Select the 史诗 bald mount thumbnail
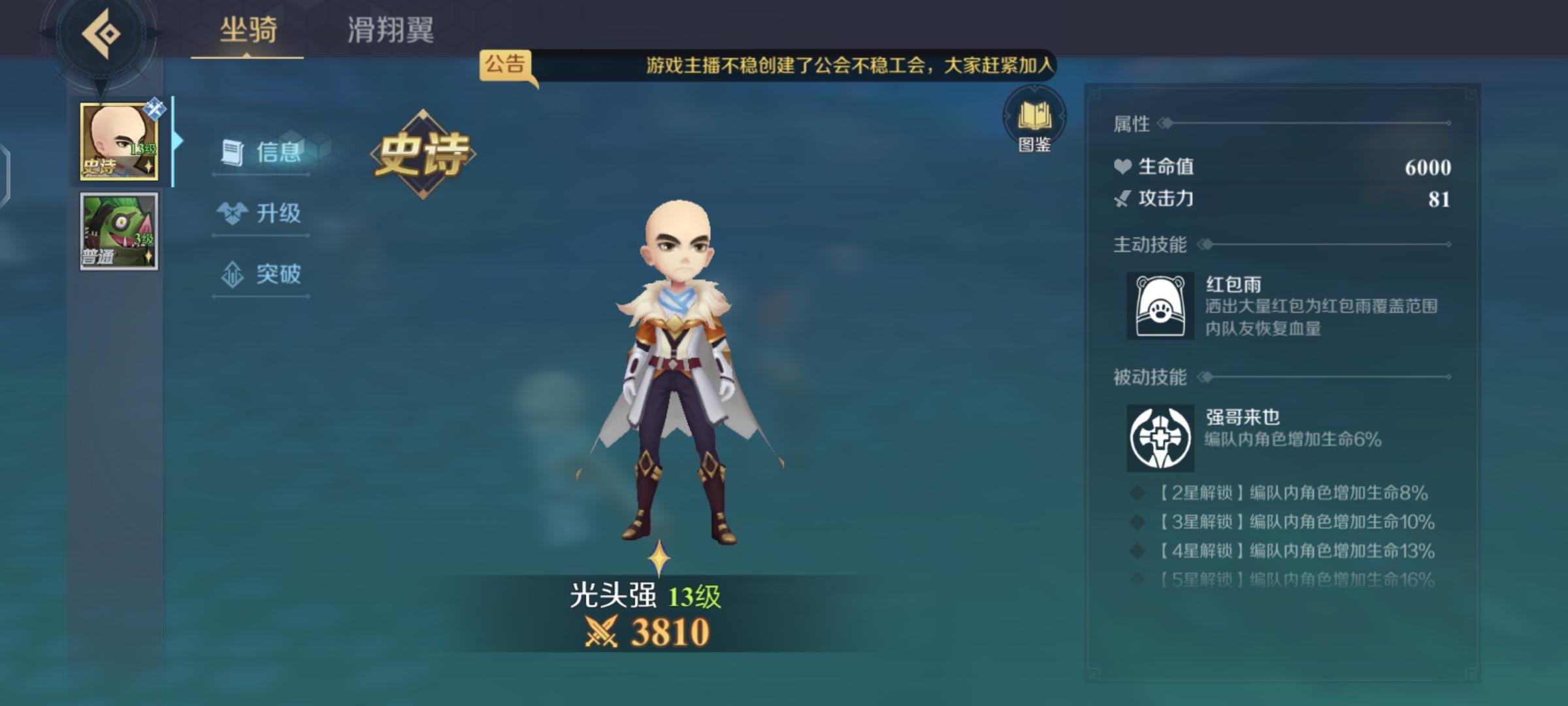Viewport: 1568px width, 706px height. [x=118, y=141]
